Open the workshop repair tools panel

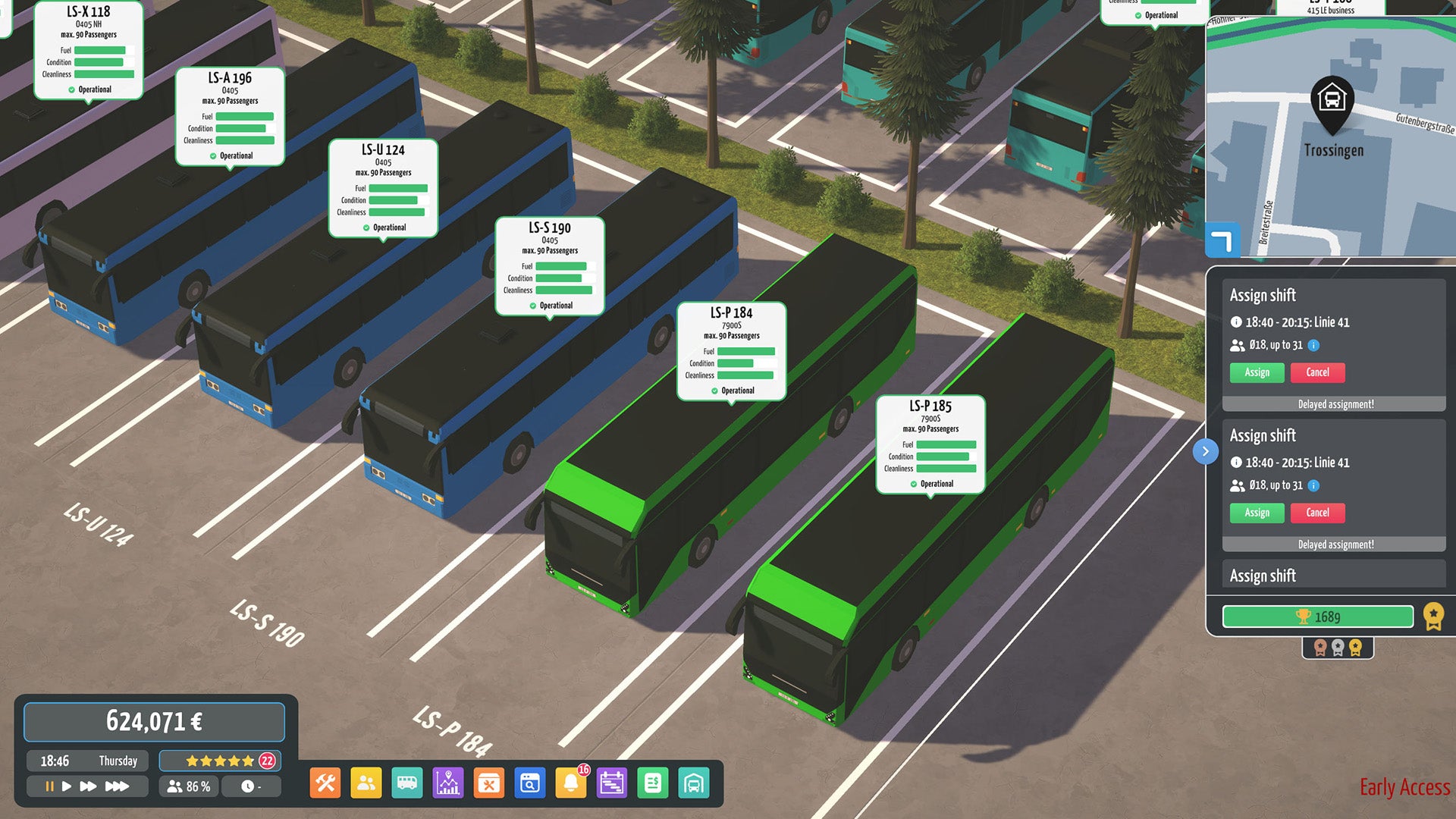pyautogui.click(x=325, y=782)
